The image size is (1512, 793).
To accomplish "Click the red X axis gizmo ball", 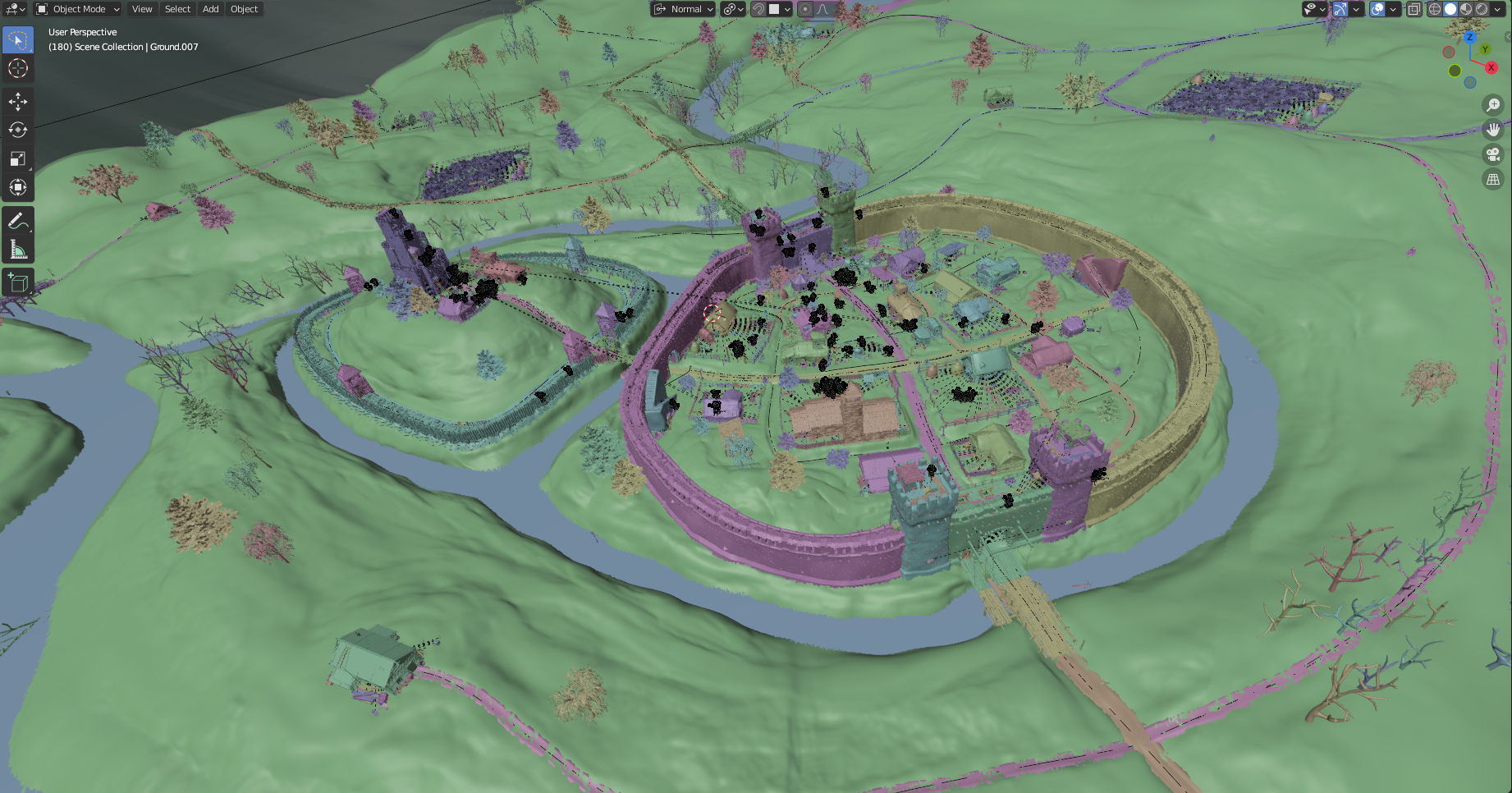I will tap(1491, 67).
